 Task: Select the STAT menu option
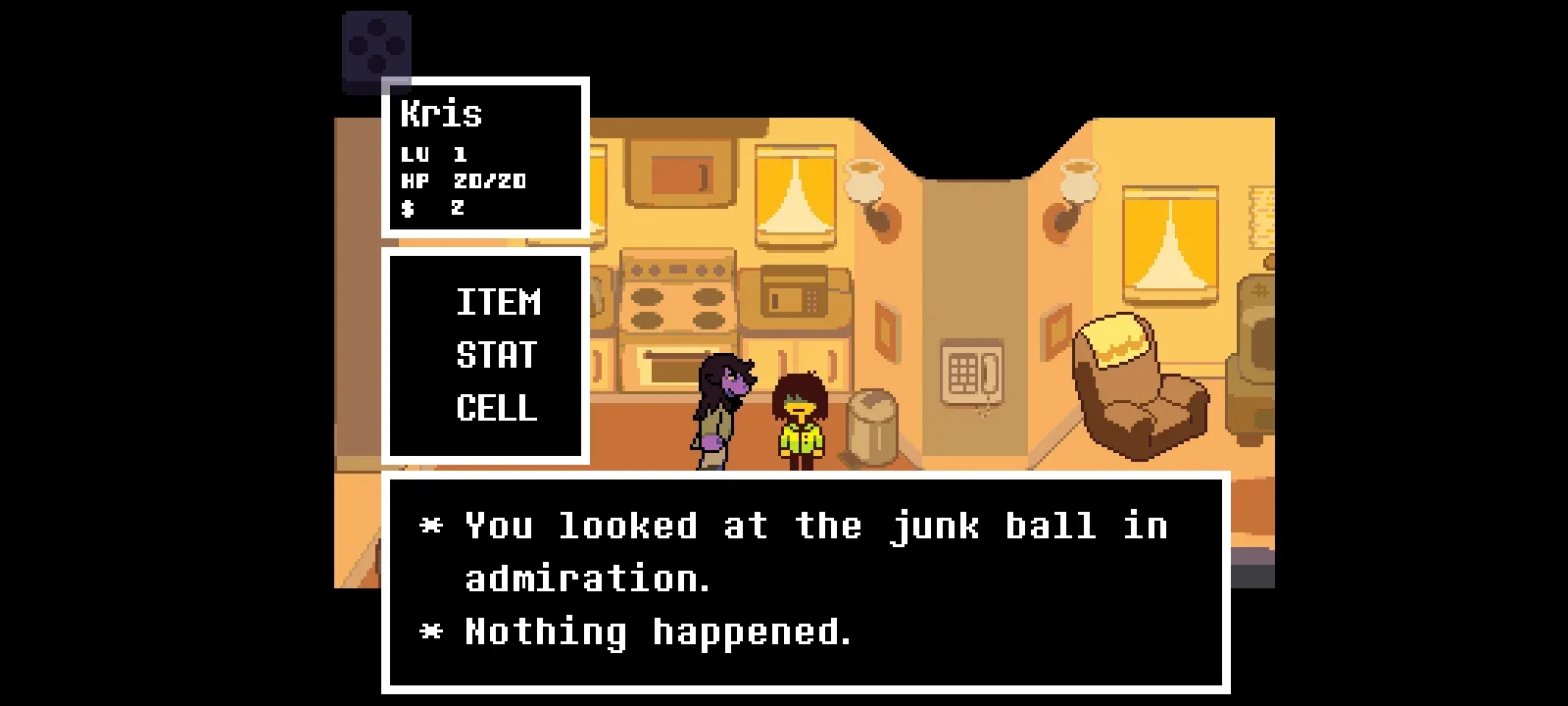tap(497, 355)
